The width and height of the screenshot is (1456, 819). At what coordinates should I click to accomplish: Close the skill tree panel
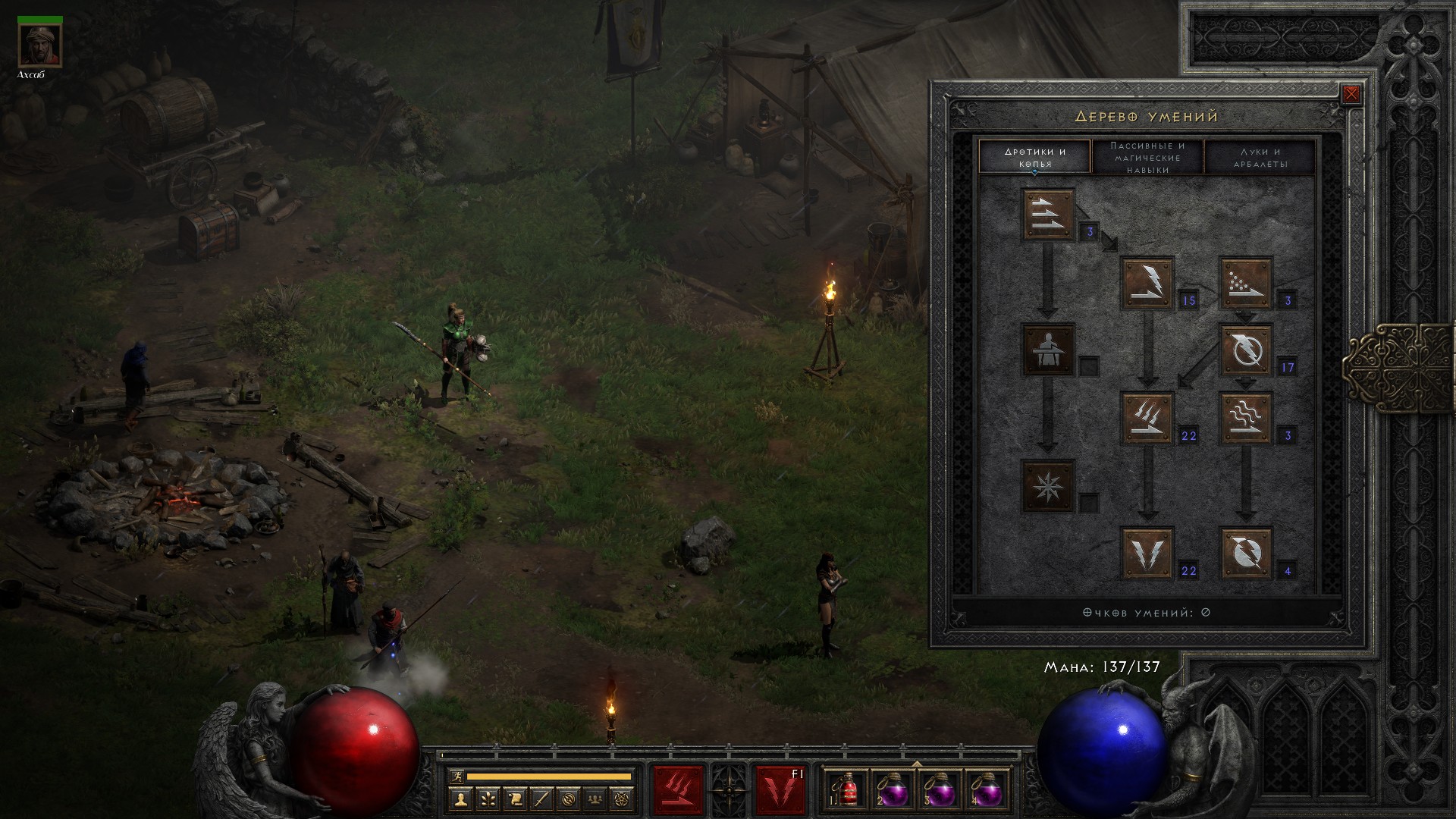[x=1351, y=95]
